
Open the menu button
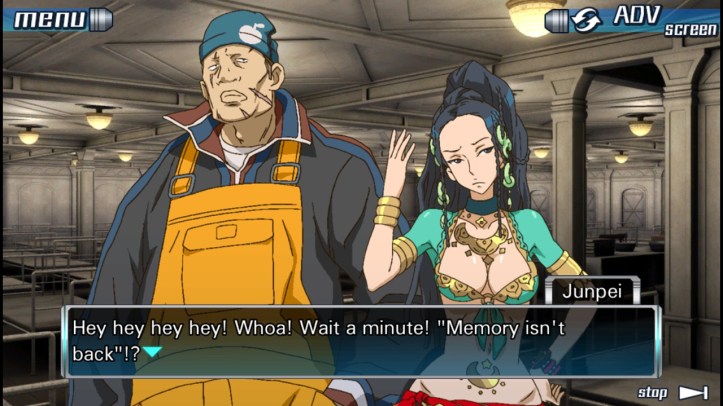click(58, 18)
